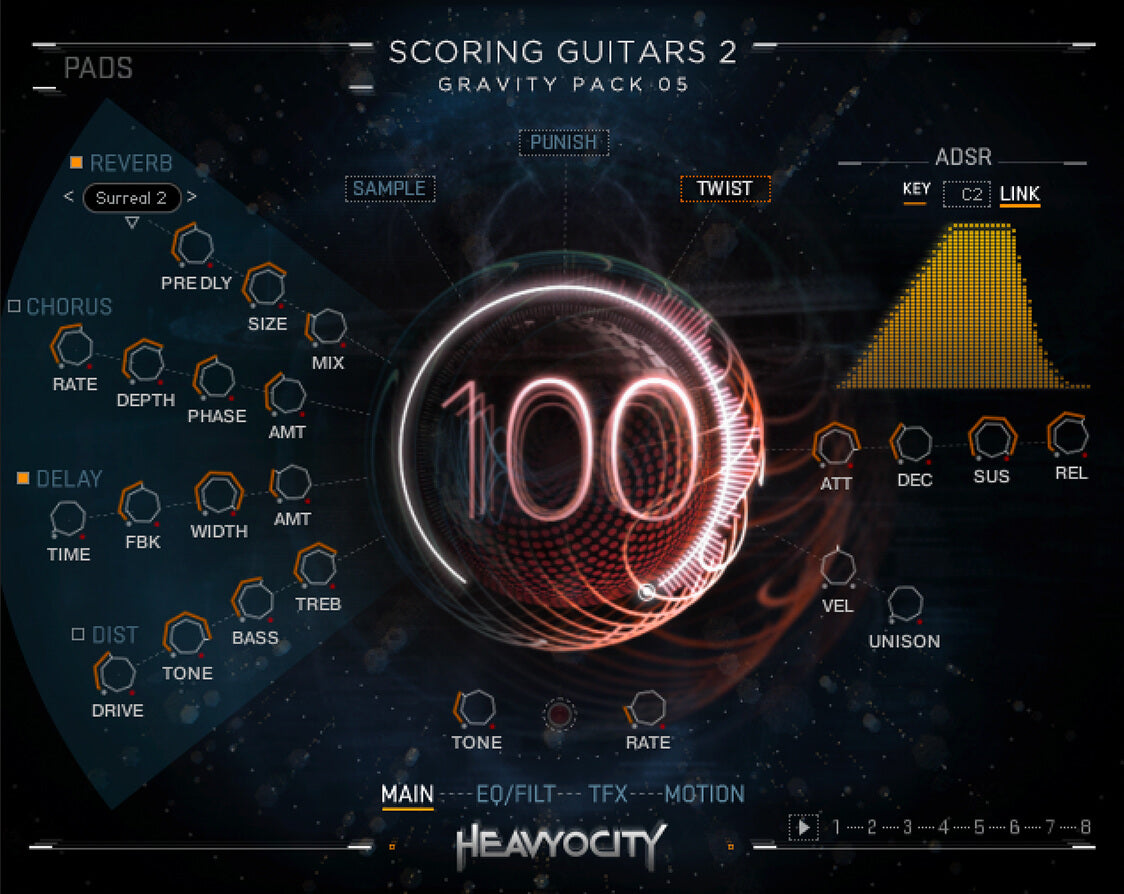Select the Main tab
Viewport: 1124px width, 894px height.
coord(407,794)
